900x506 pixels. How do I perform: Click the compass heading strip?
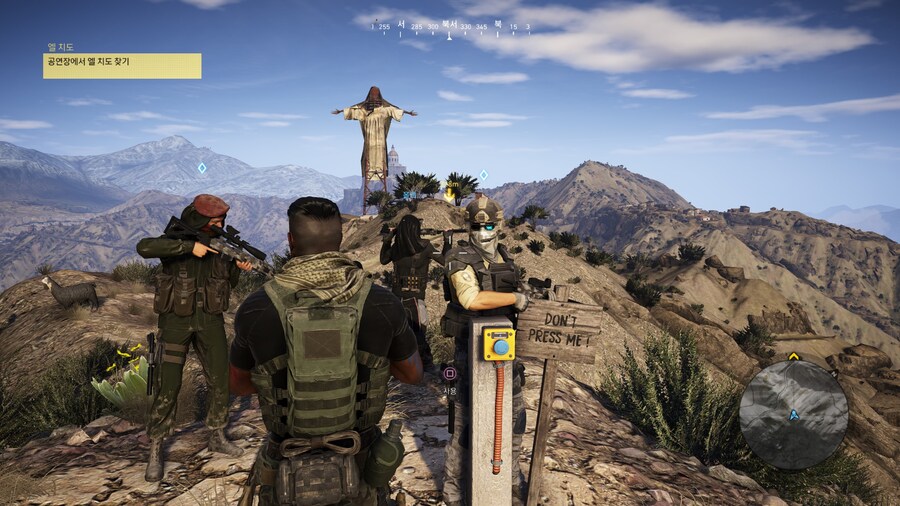coord(450,28)
